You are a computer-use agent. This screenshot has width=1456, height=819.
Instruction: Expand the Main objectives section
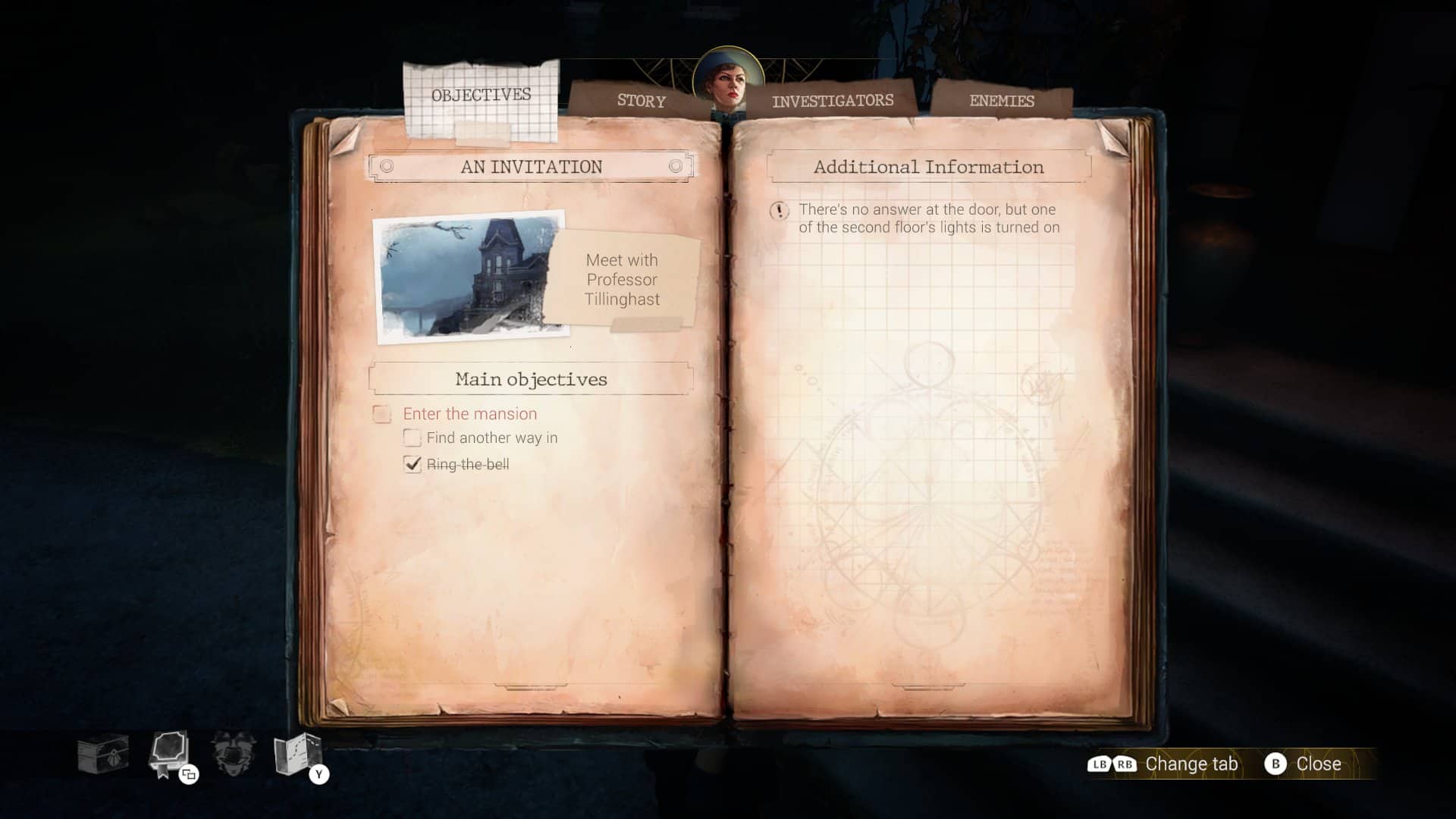coord(529,379)
